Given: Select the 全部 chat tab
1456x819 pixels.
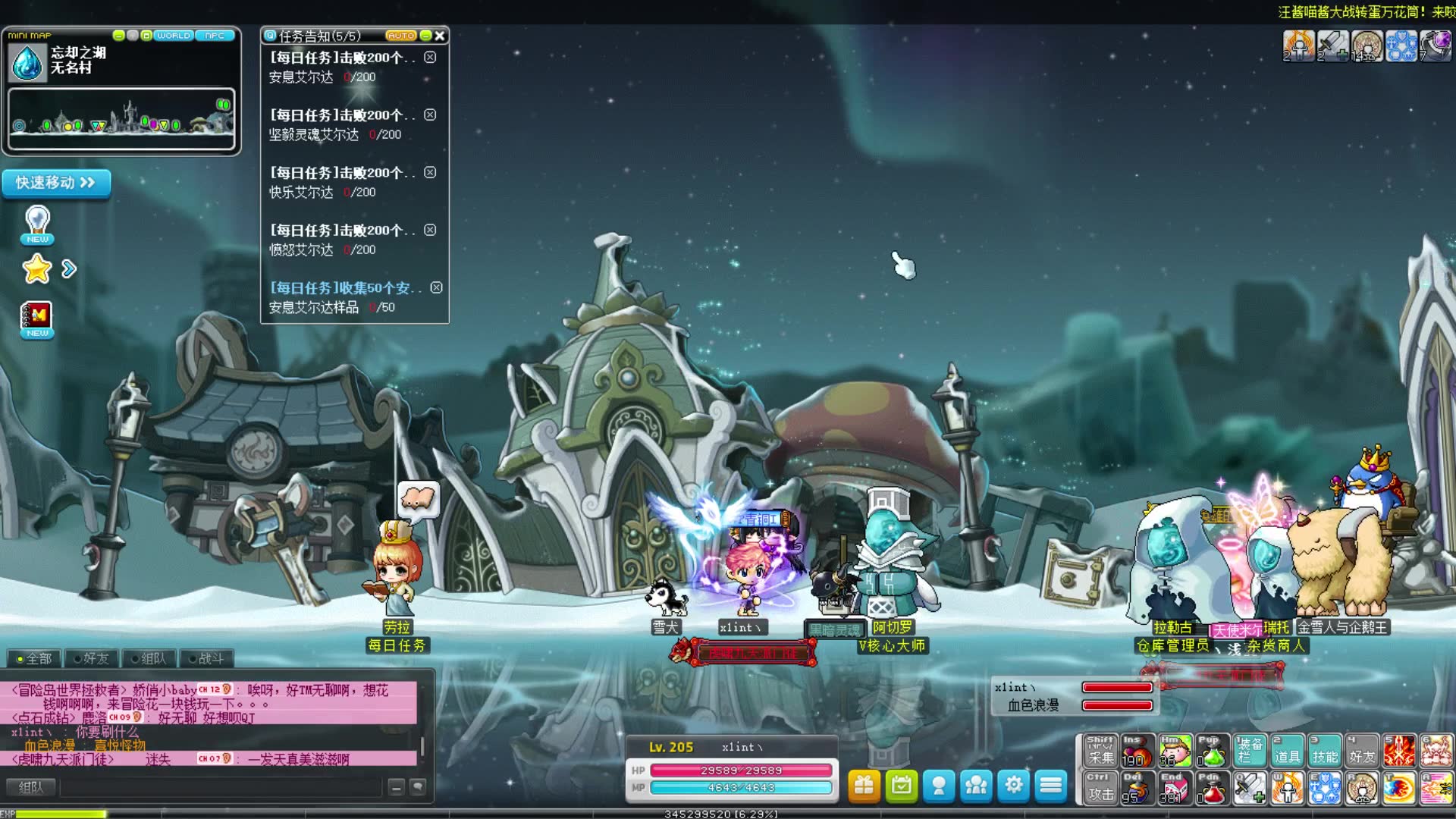Looking at the screenshot, I should pyautogui.click(x=35, y=658).
